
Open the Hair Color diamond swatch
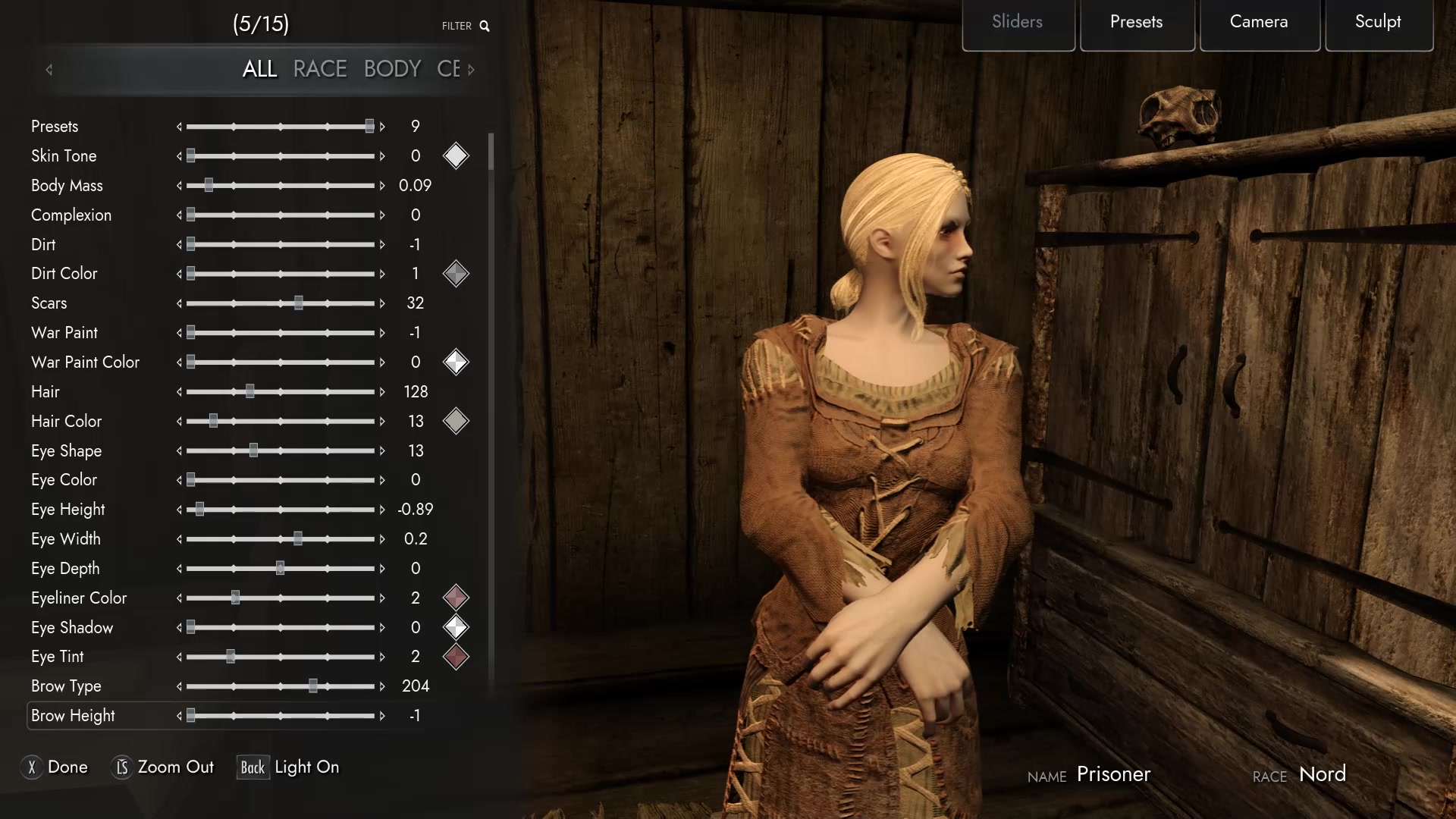point(456,422)
